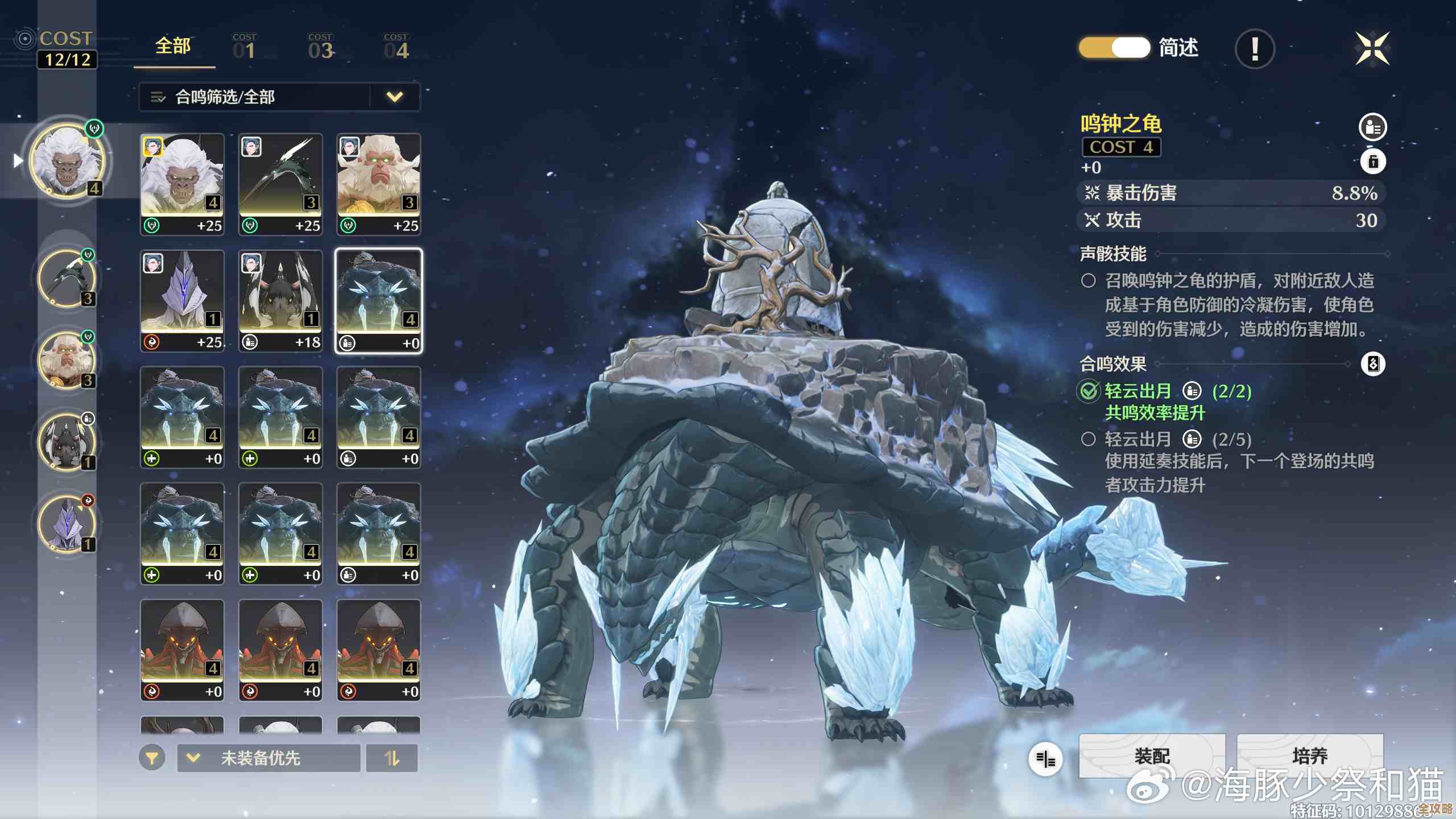This screenshot has width=1456, height=819.
Task: Toggle the lock icon under echo name
Action: point(1373,162)
